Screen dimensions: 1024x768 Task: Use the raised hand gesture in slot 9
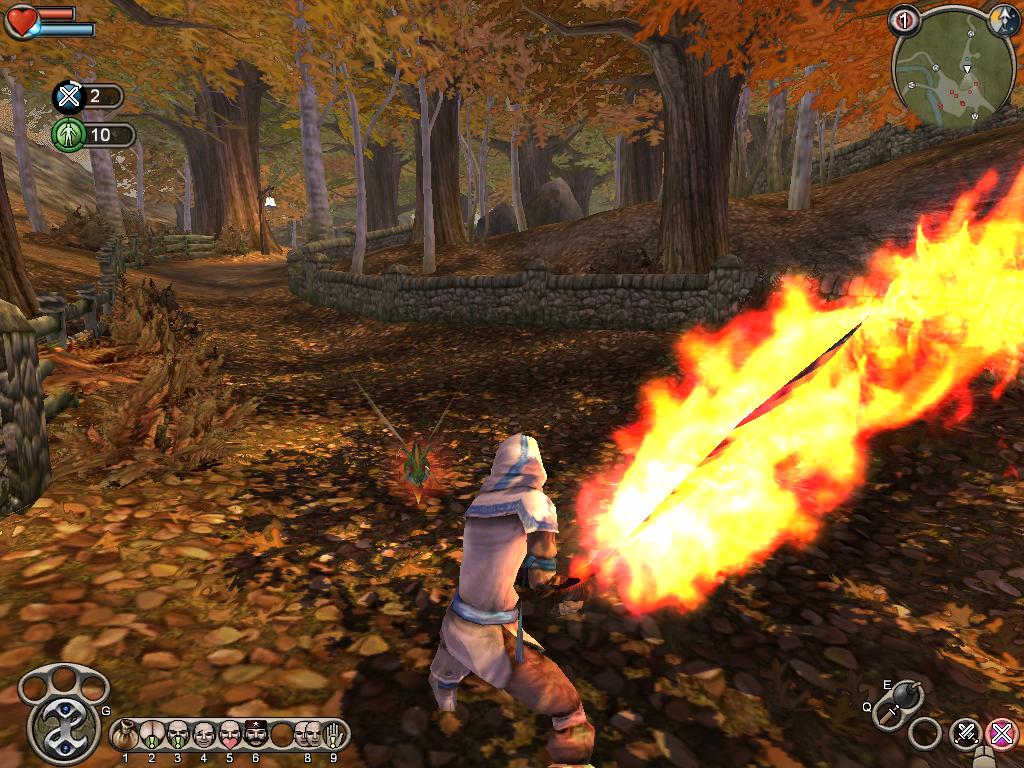(333, 735)
